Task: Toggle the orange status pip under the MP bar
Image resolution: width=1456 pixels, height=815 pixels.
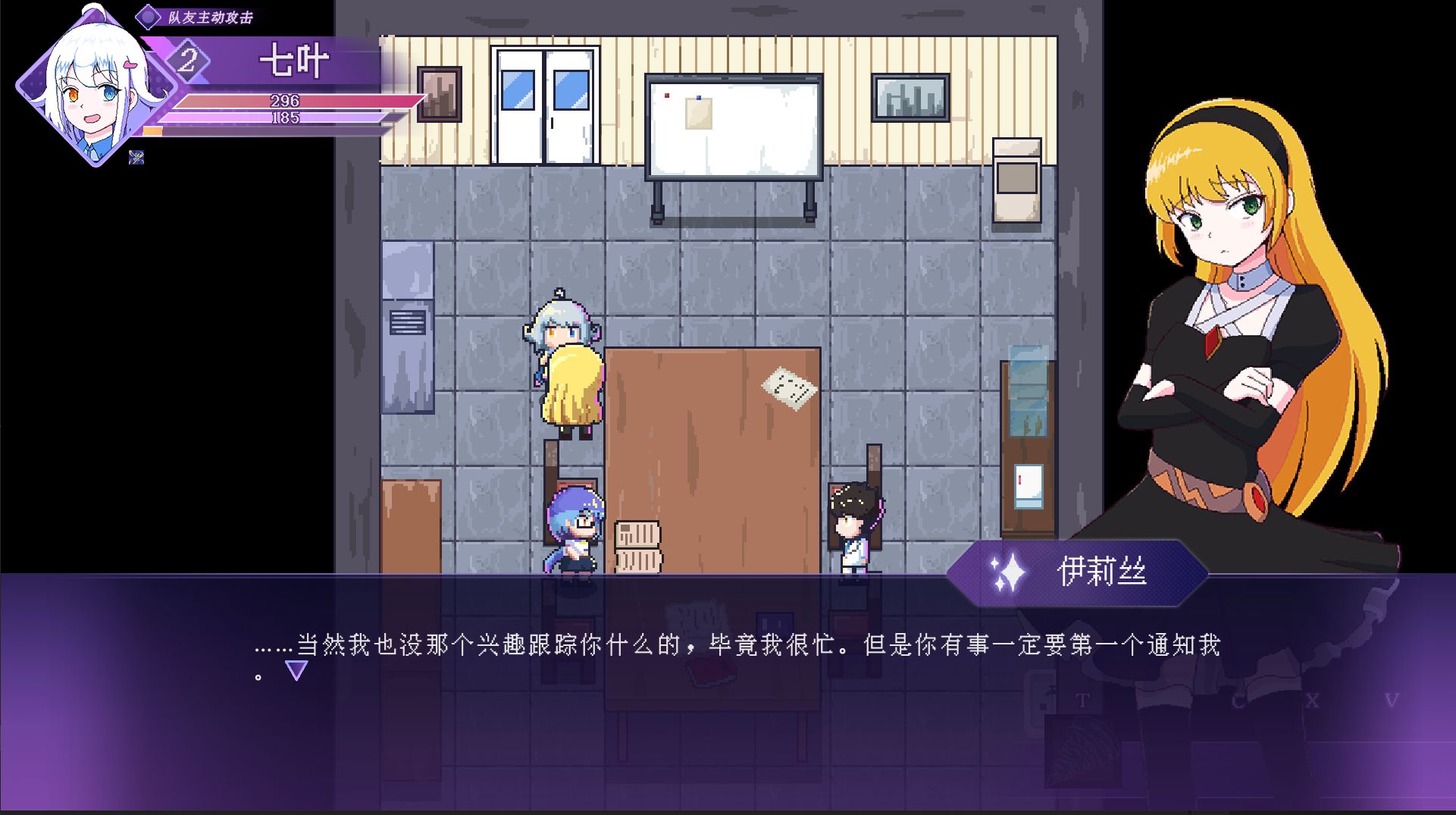Action: tap(152, 131)
